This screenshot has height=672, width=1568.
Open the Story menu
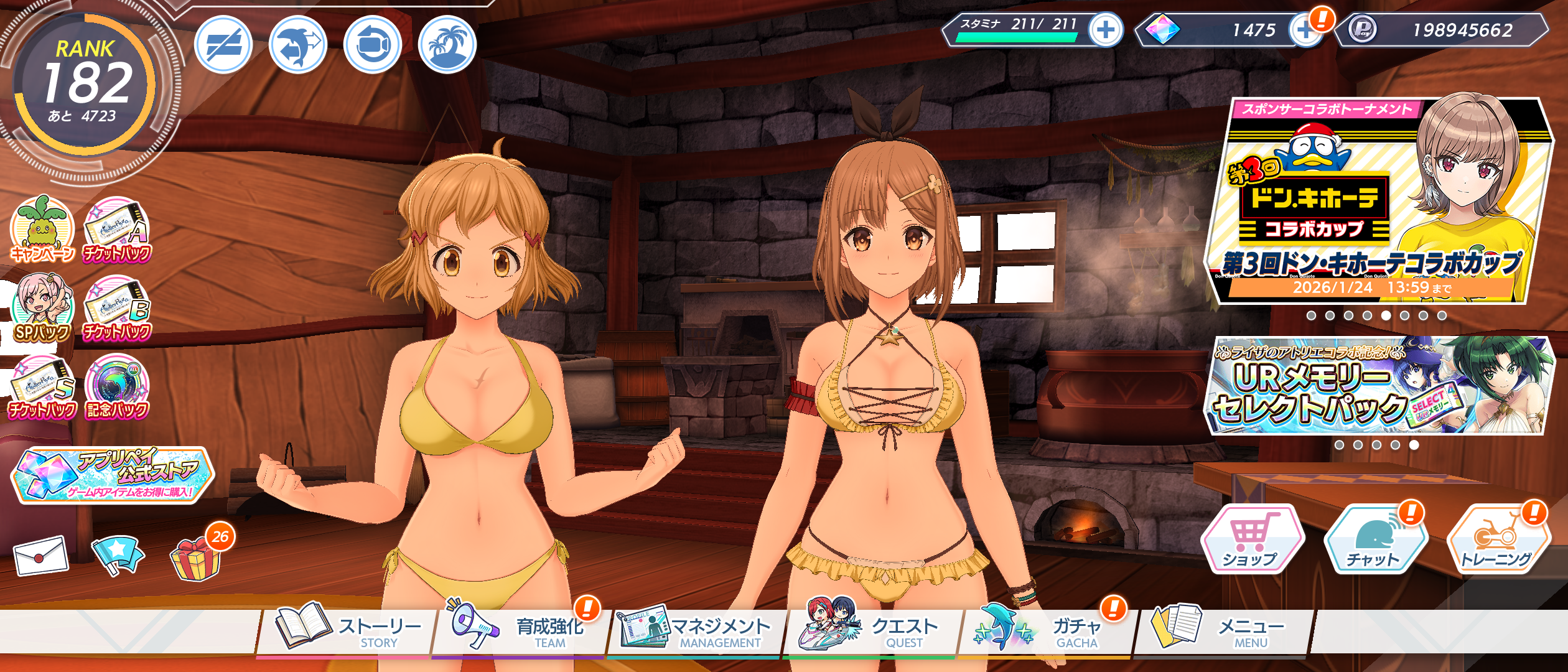pos(348,630)
